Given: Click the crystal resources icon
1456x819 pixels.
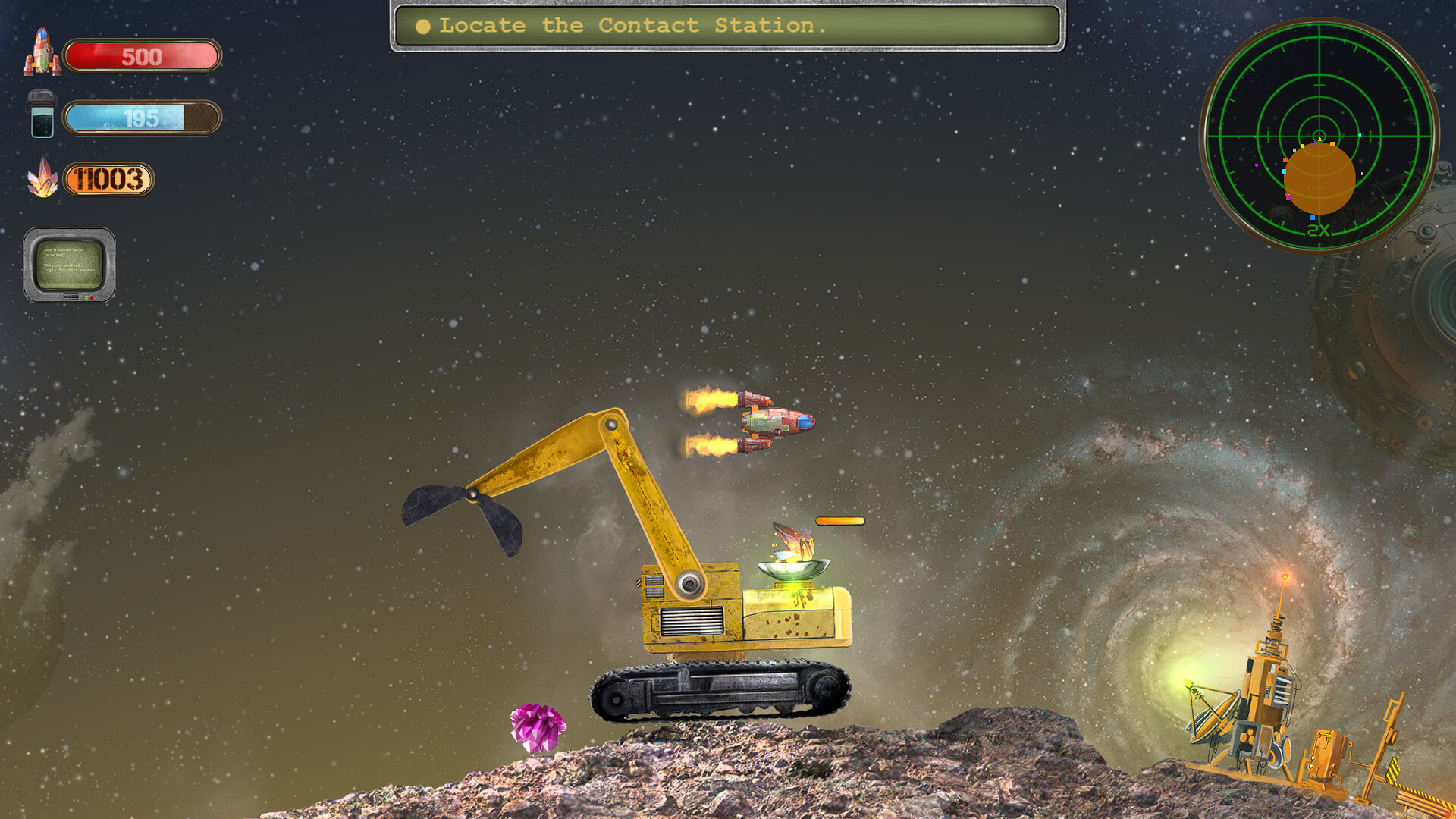Looking at the screenshot, I should point(44,180).
